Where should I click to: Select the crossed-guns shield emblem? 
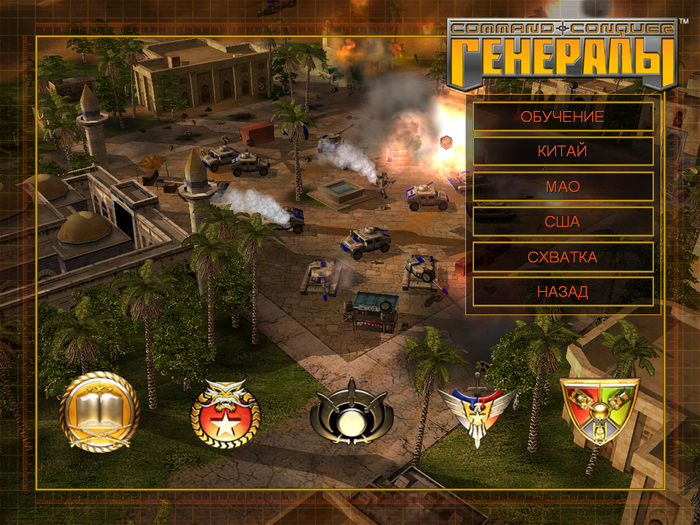(600, 408)
